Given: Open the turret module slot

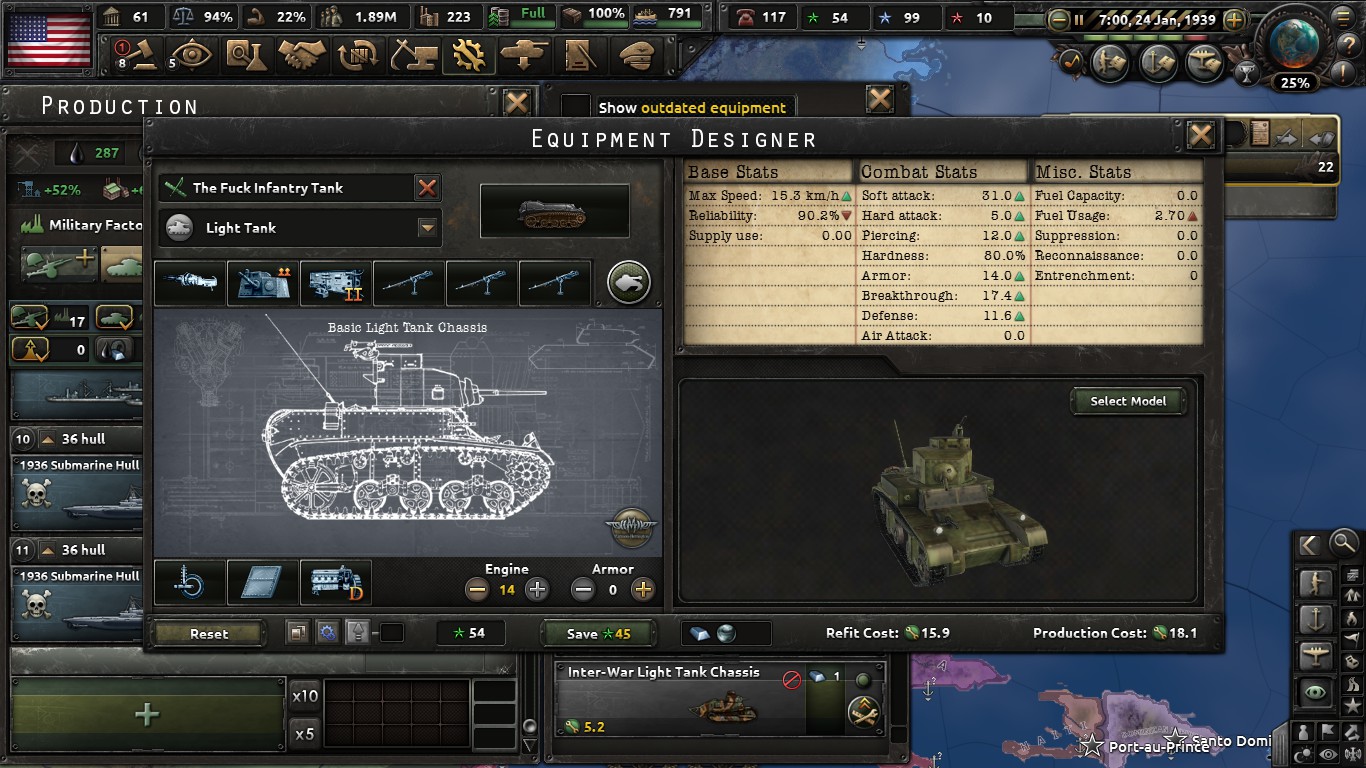Looking at the screenshot, I should tap(262, 282).
